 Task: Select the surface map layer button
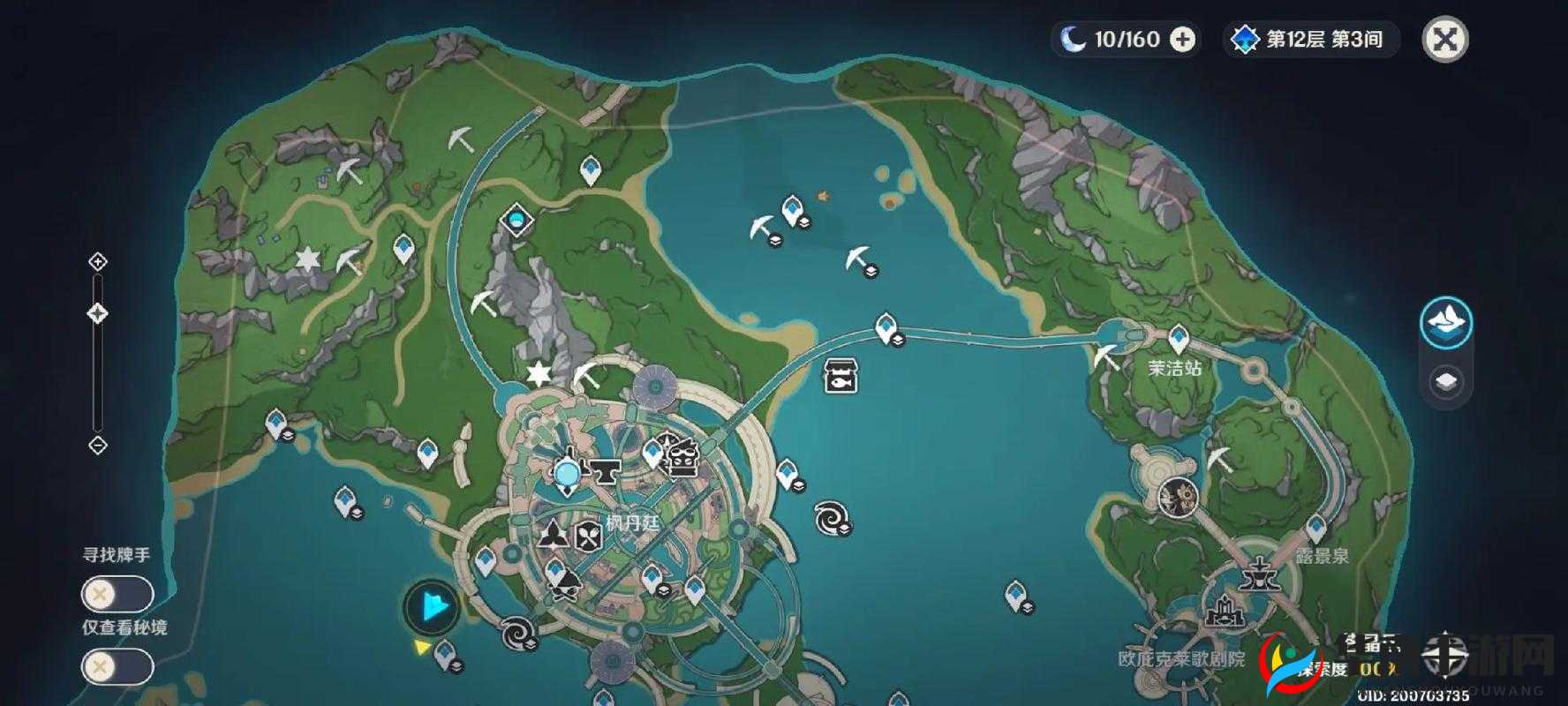[x=1446, y=323]
